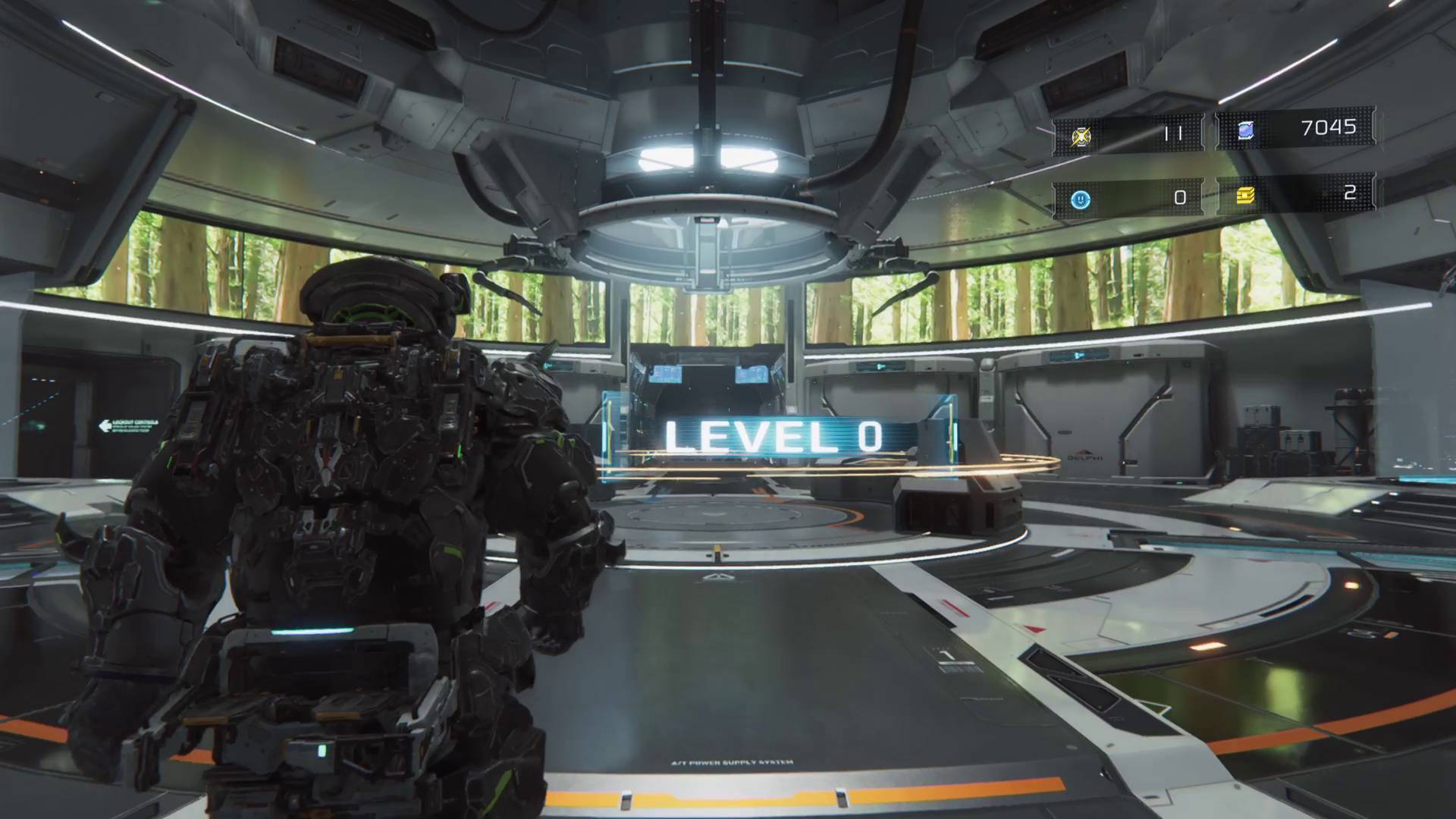1456x819 pixels.
Task: Open the central doorway panel behind the banner
Action: (709, 394)
